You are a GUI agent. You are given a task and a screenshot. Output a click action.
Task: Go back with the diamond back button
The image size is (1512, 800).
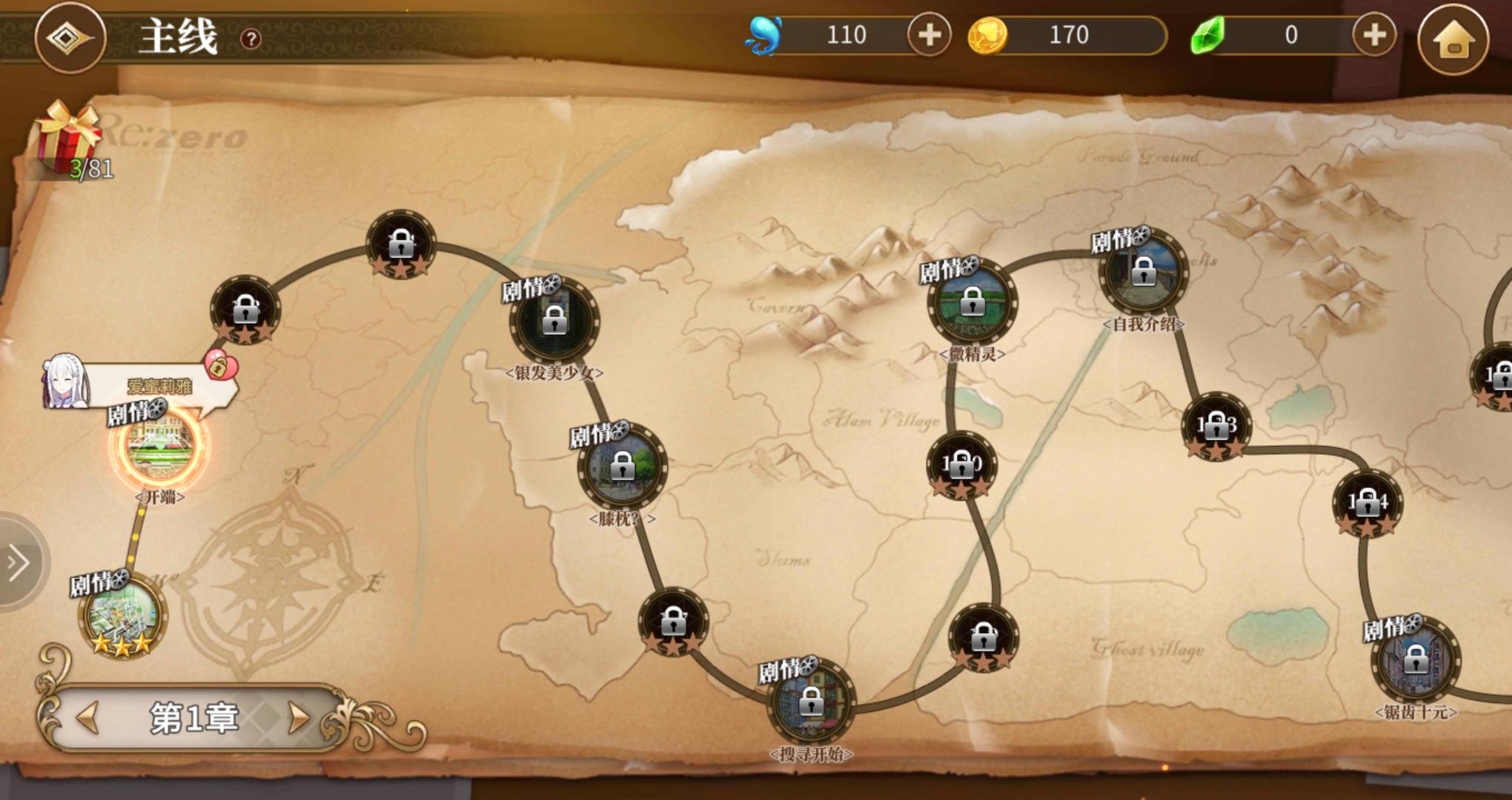(x=70, y=38)
